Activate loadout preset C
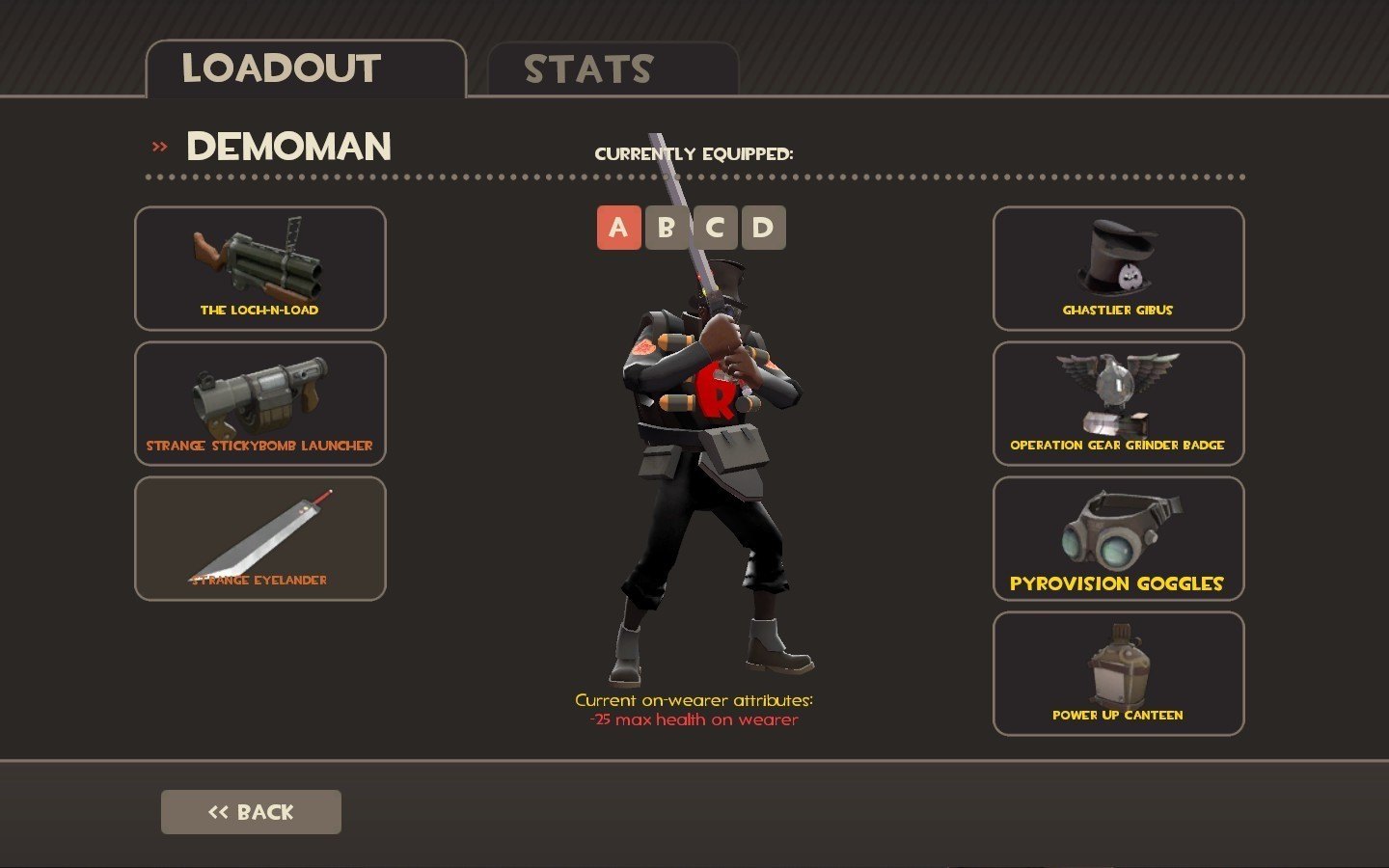The image size is (1389, 868). pyautogui.click(x=715, y=228)
